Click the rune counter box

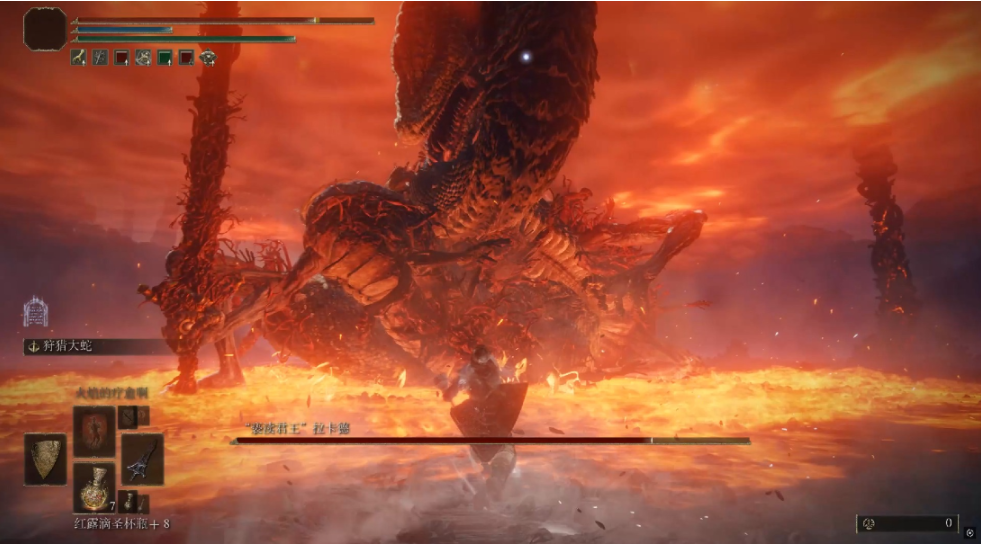tap(907, 523)
